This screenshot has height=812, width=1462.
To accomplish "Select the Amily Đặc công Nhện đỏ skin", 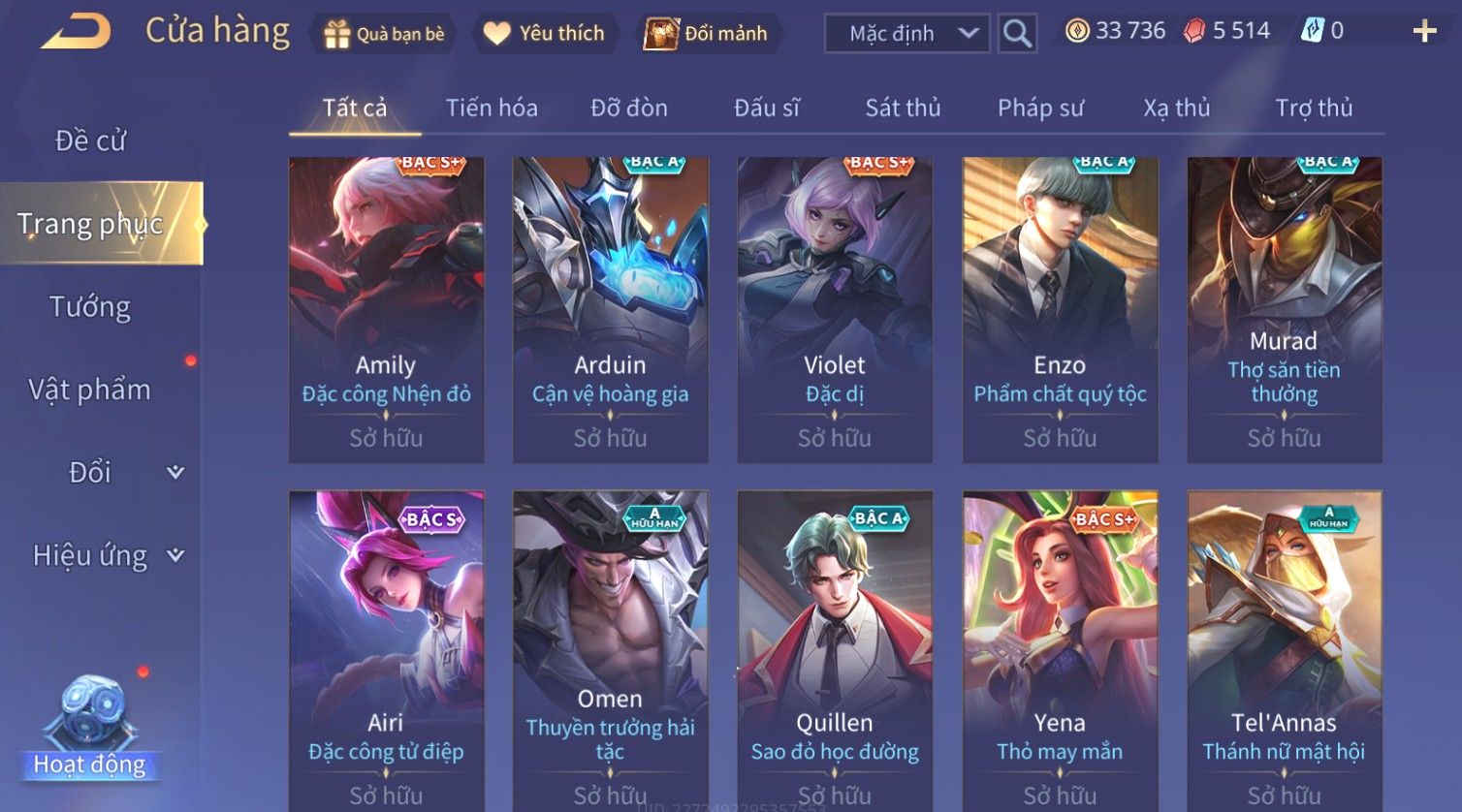I will point(386,310).
